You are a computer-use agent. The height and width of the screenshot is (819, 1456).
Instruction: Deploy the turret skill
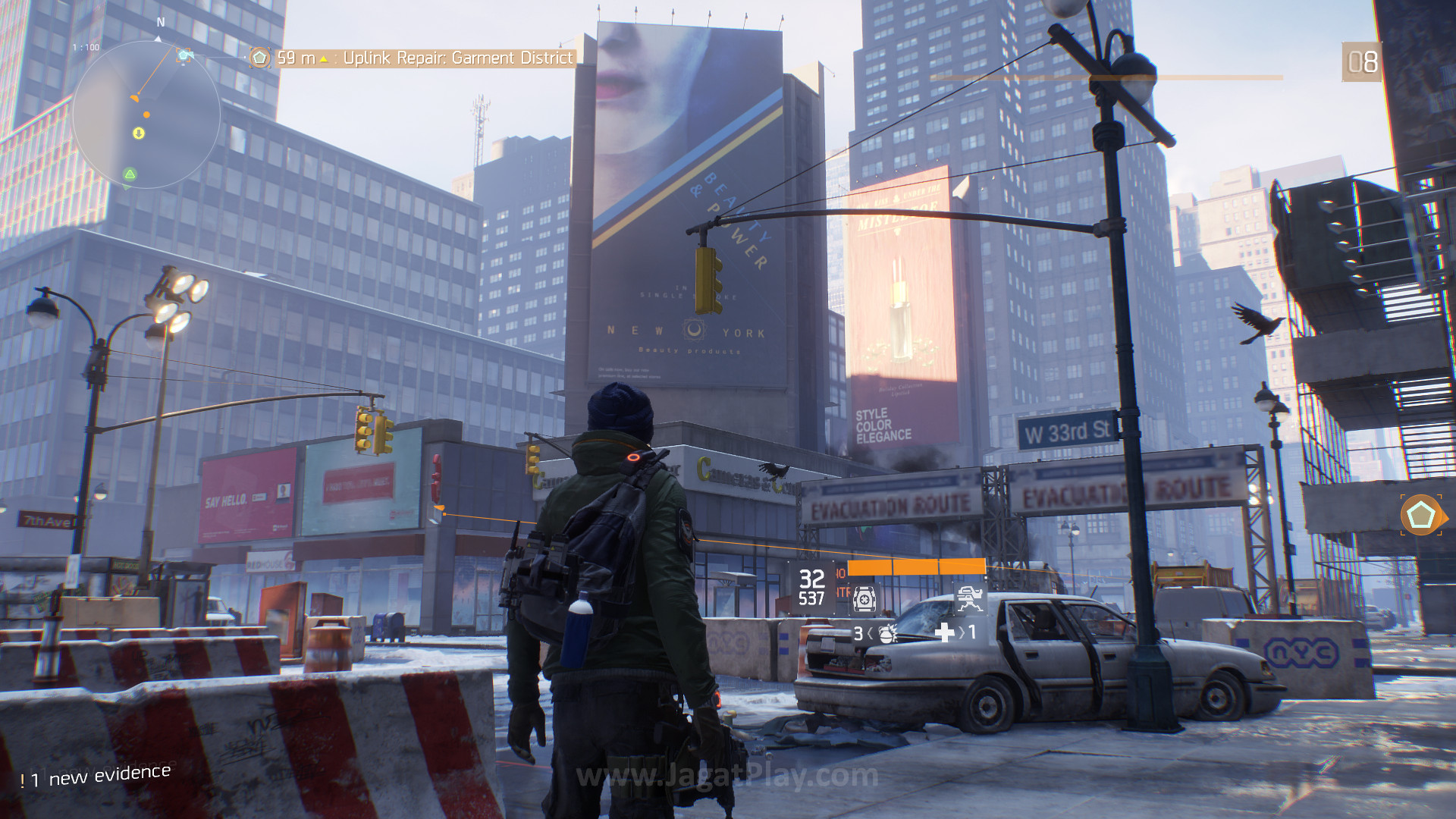coord(968,598)
